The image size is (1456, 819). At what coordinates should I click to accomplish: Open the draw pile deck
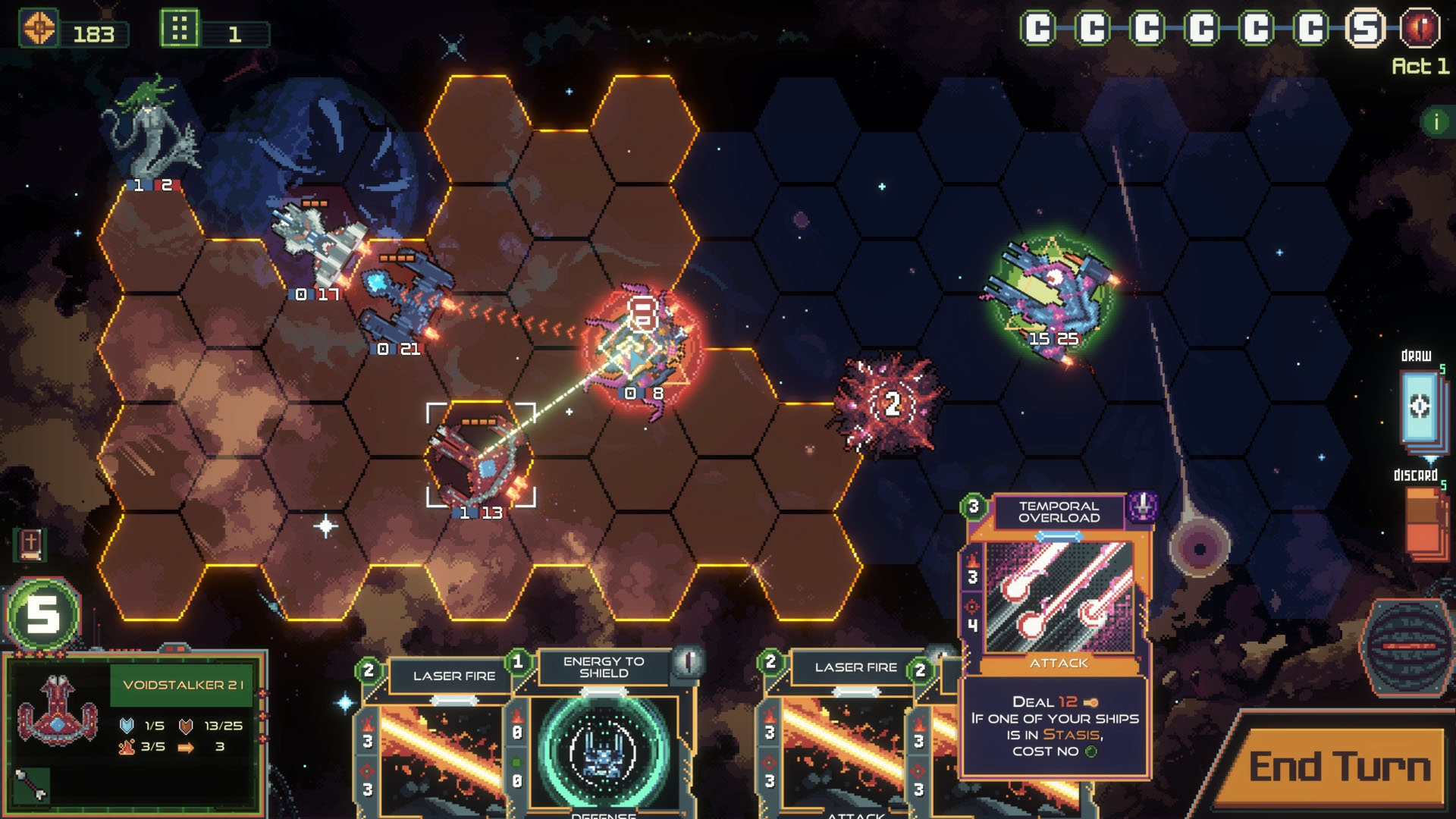(x=1420, y=407)
